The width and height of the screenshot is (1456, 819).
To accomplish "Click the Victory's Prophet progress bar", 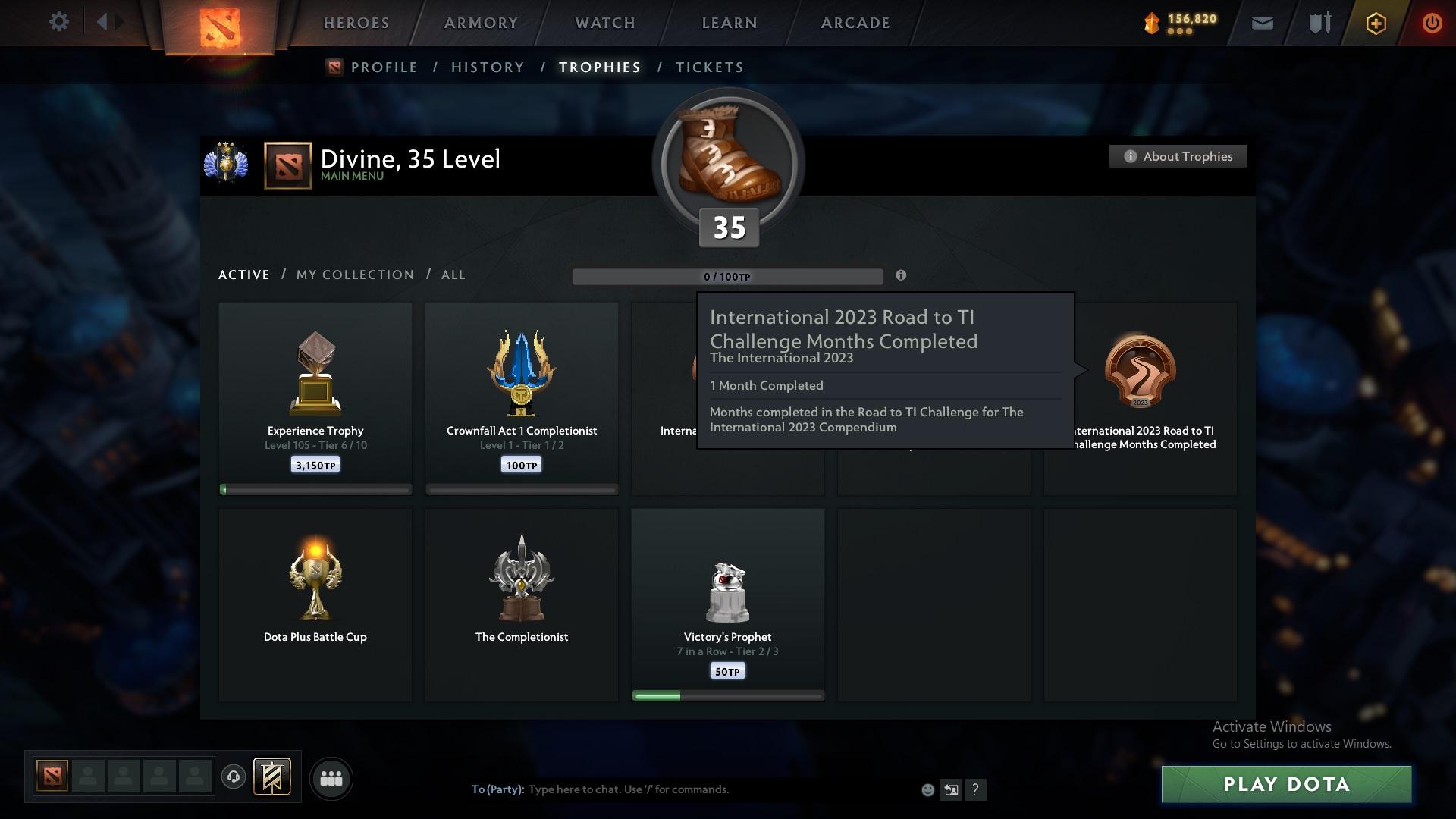I will 728,695.
